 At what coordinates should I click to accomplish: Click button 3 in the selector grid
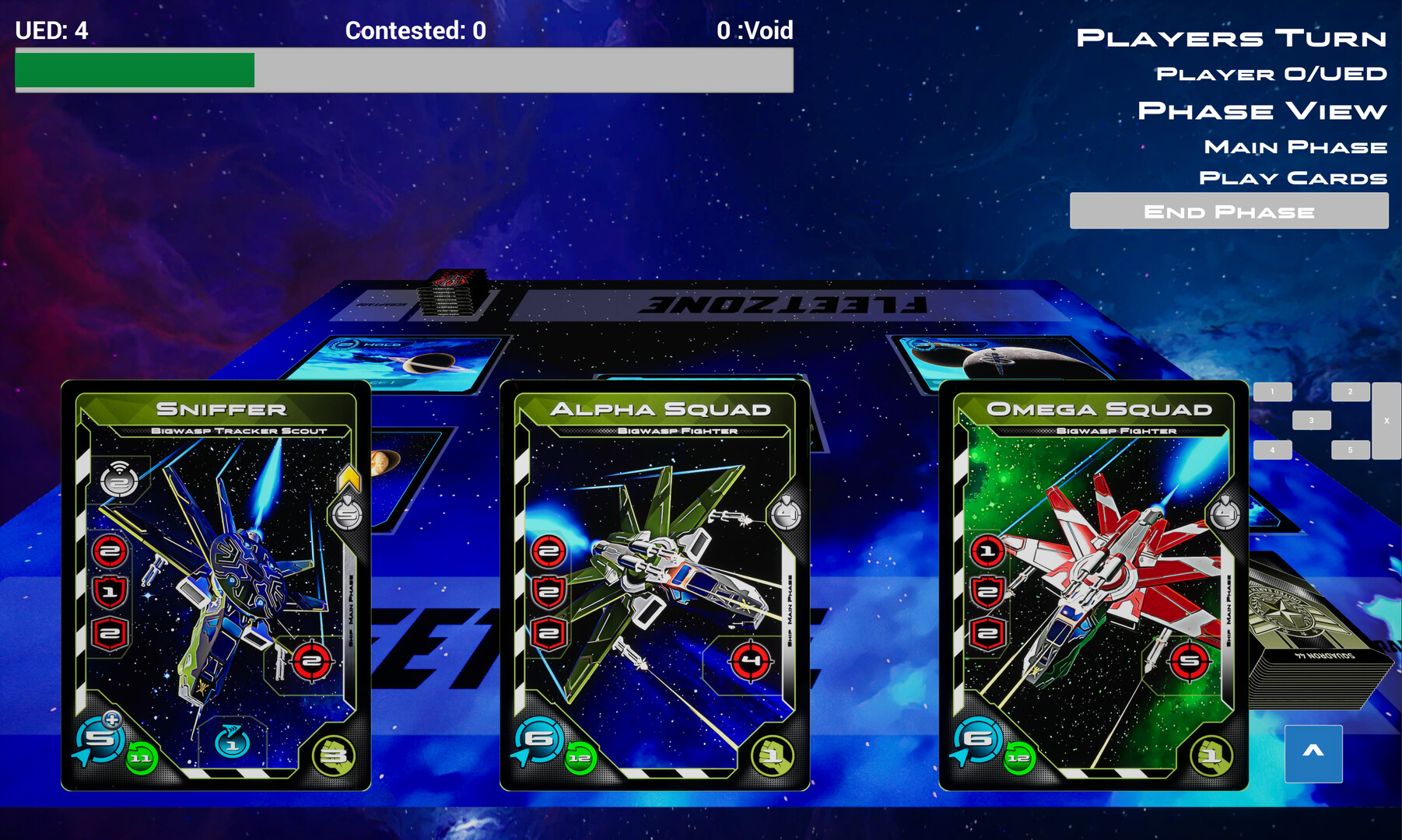[x=1312, y=419]
